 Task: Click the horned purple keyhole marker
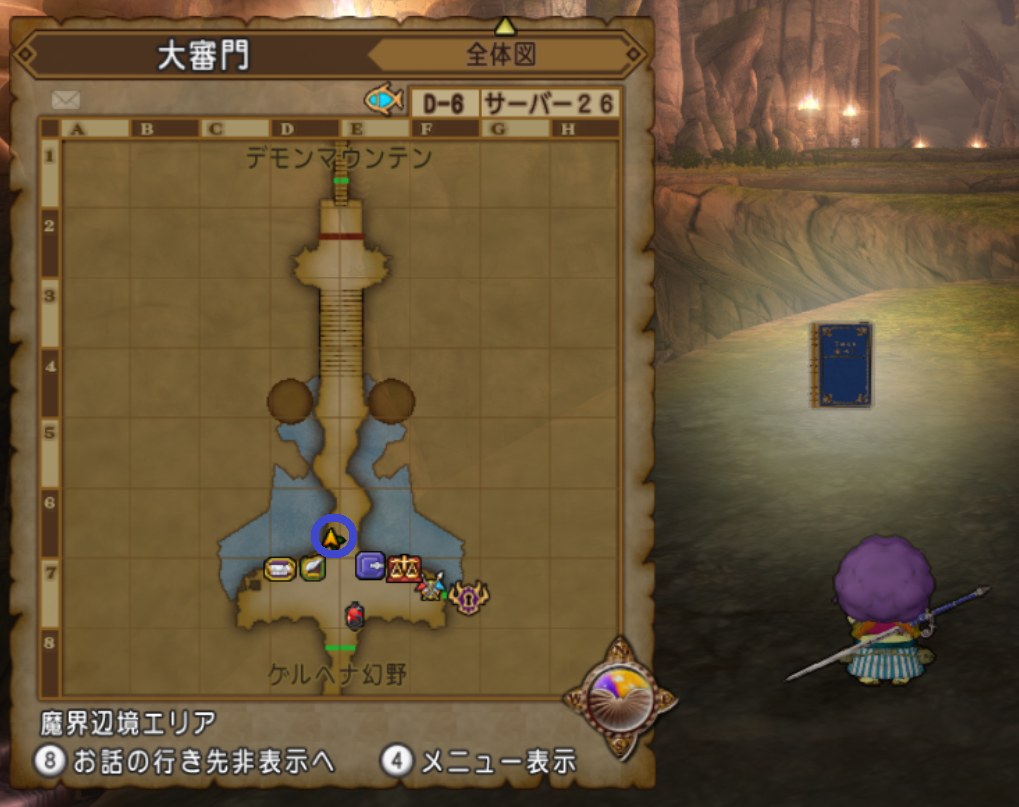[x=467, y=597]
